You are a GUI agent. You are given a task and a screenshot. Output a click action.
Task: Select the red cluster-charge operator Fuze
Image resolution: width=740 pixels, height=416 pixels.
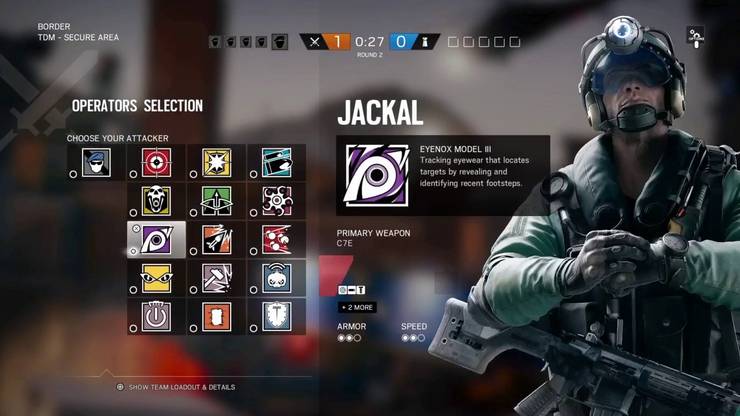click(x=276, y=239)
